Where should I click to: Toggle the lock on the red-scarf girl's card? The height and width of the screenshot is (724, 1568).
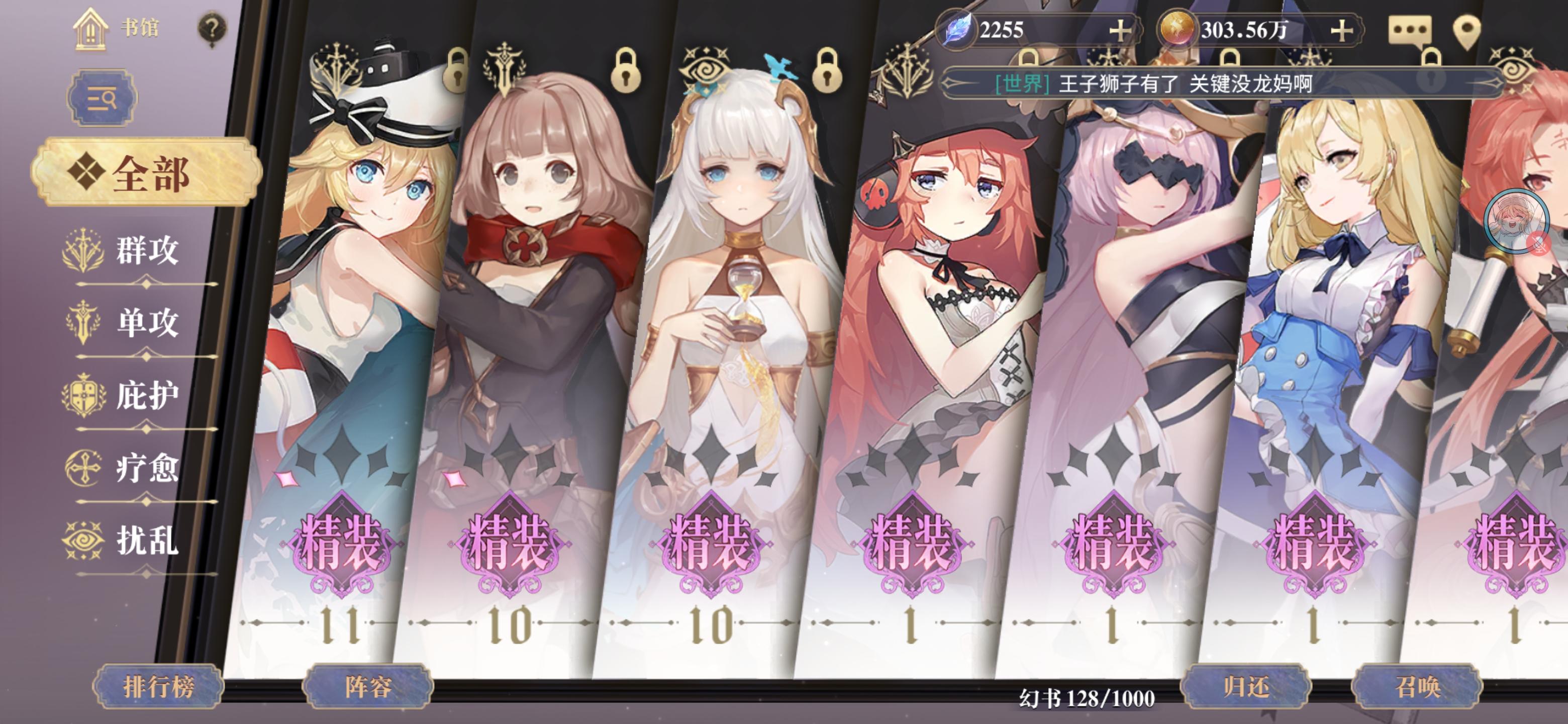(625, 72)
